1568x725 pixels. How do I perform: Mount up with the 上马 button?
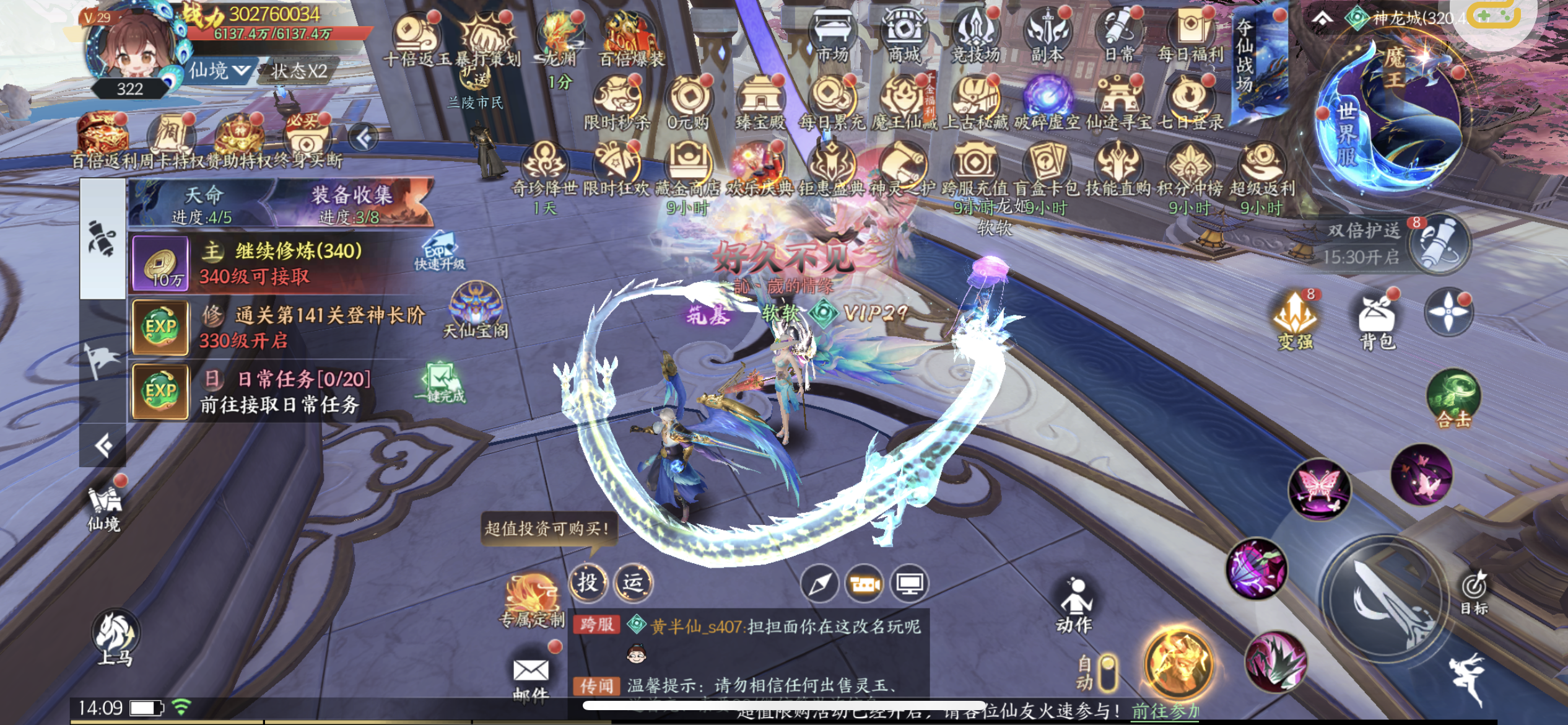pos(115,639)
